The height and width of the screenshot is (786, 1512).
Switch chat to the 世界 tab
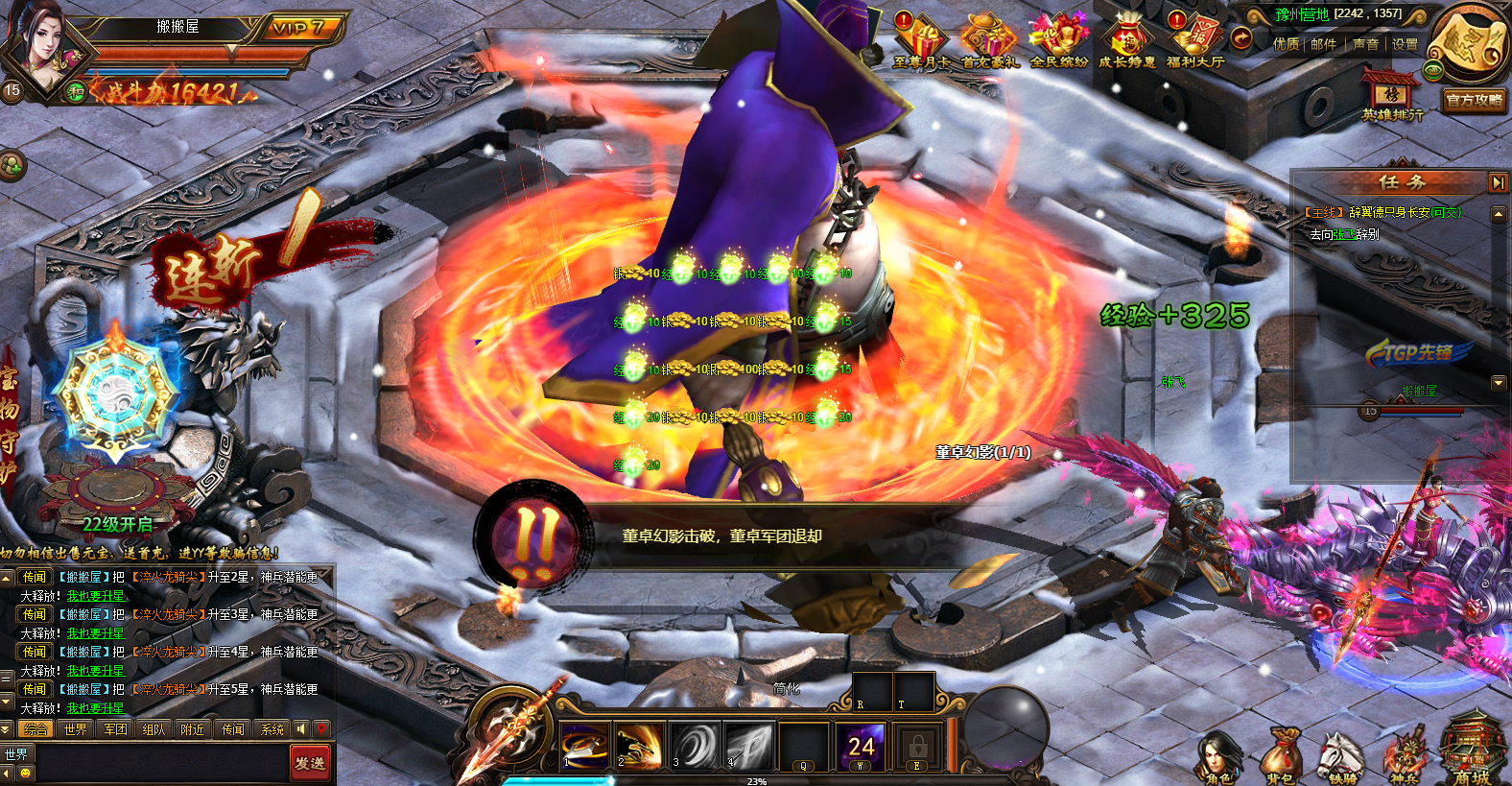[76, 729]
